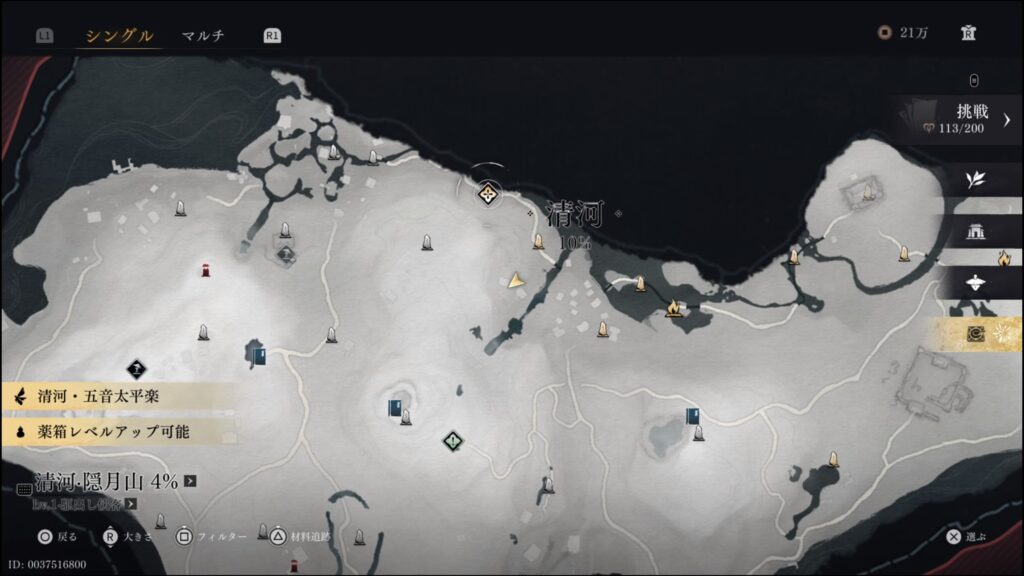Select the spinning top side tab
Screen dimensions: 1024x576
[975, 283]
